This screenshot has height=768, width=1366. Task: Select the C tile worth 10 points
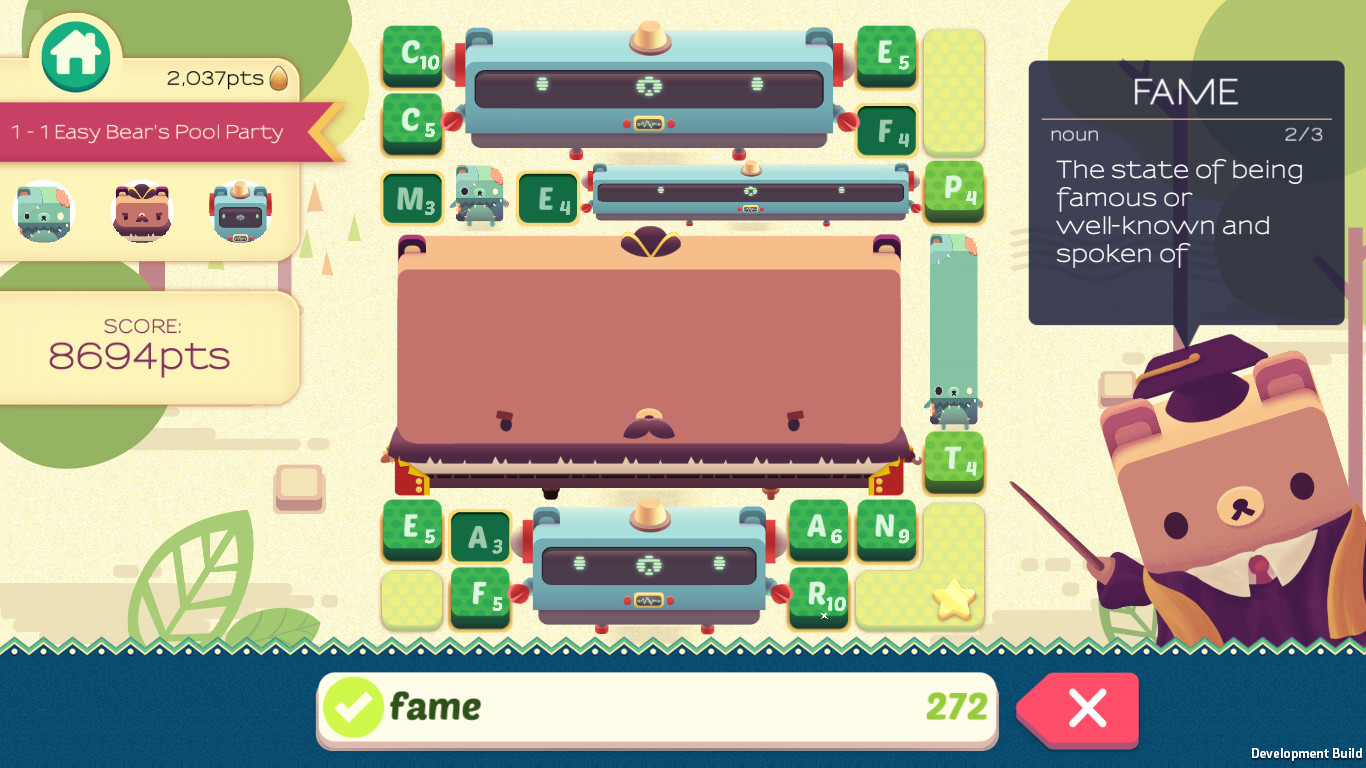pyautogui.click(x=412, y=56)
